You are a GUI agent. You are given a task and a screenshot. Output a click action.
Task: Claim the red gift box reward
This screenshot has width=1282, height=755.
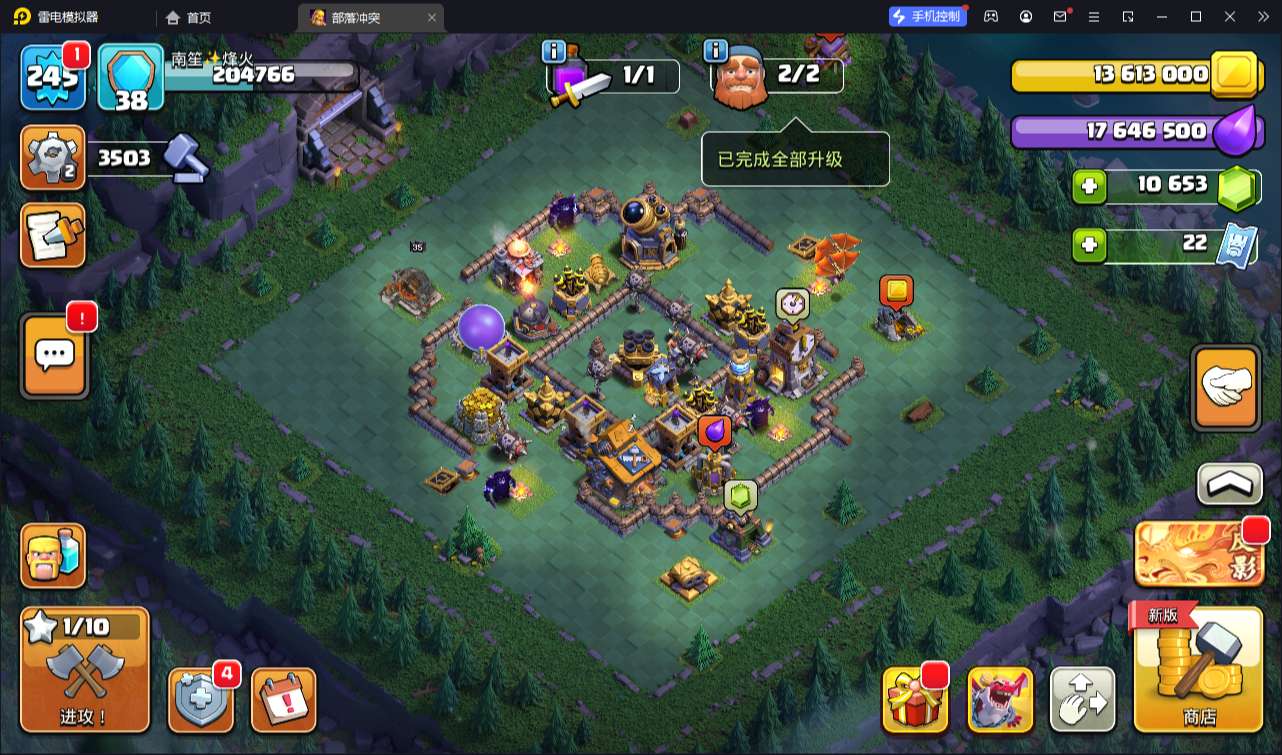(914, 699)
